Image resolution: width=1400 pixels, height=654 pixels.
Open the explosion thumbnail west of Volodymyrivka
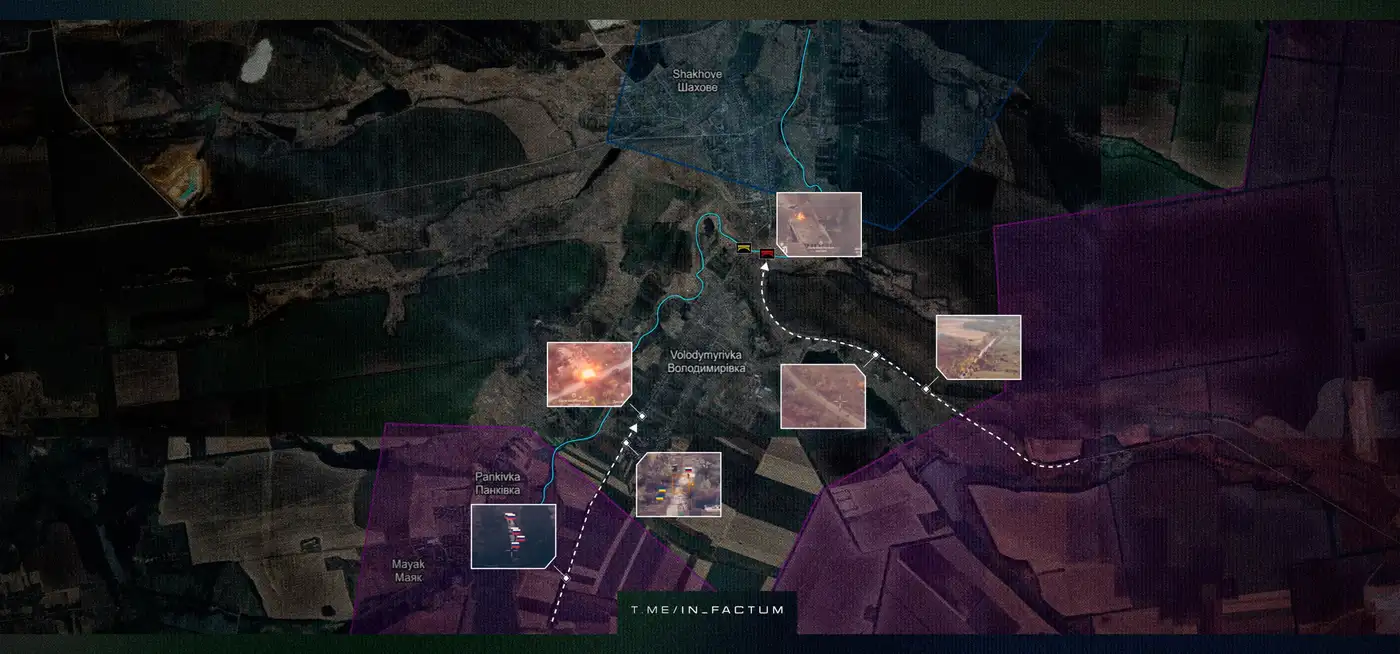589,374
